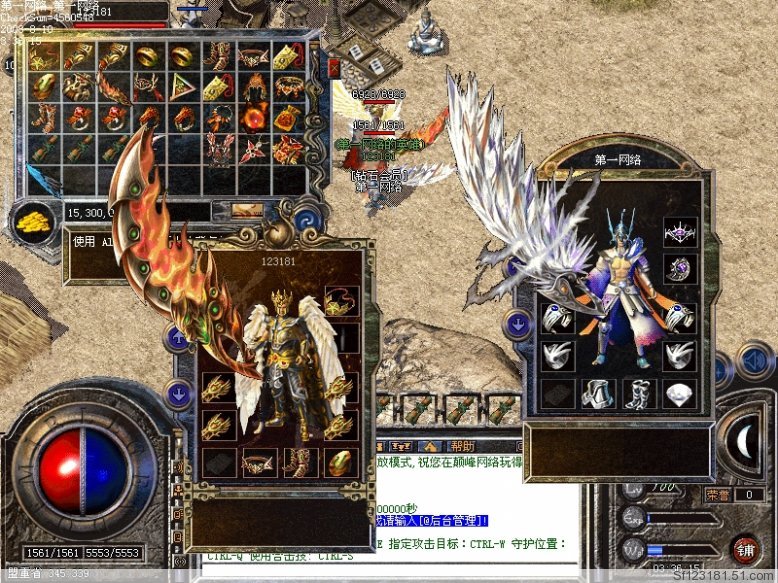778x583 pixels.
Task: Select the purple-gem silver necklace slot
Action: pyautogui.click(x=680, y=233)
